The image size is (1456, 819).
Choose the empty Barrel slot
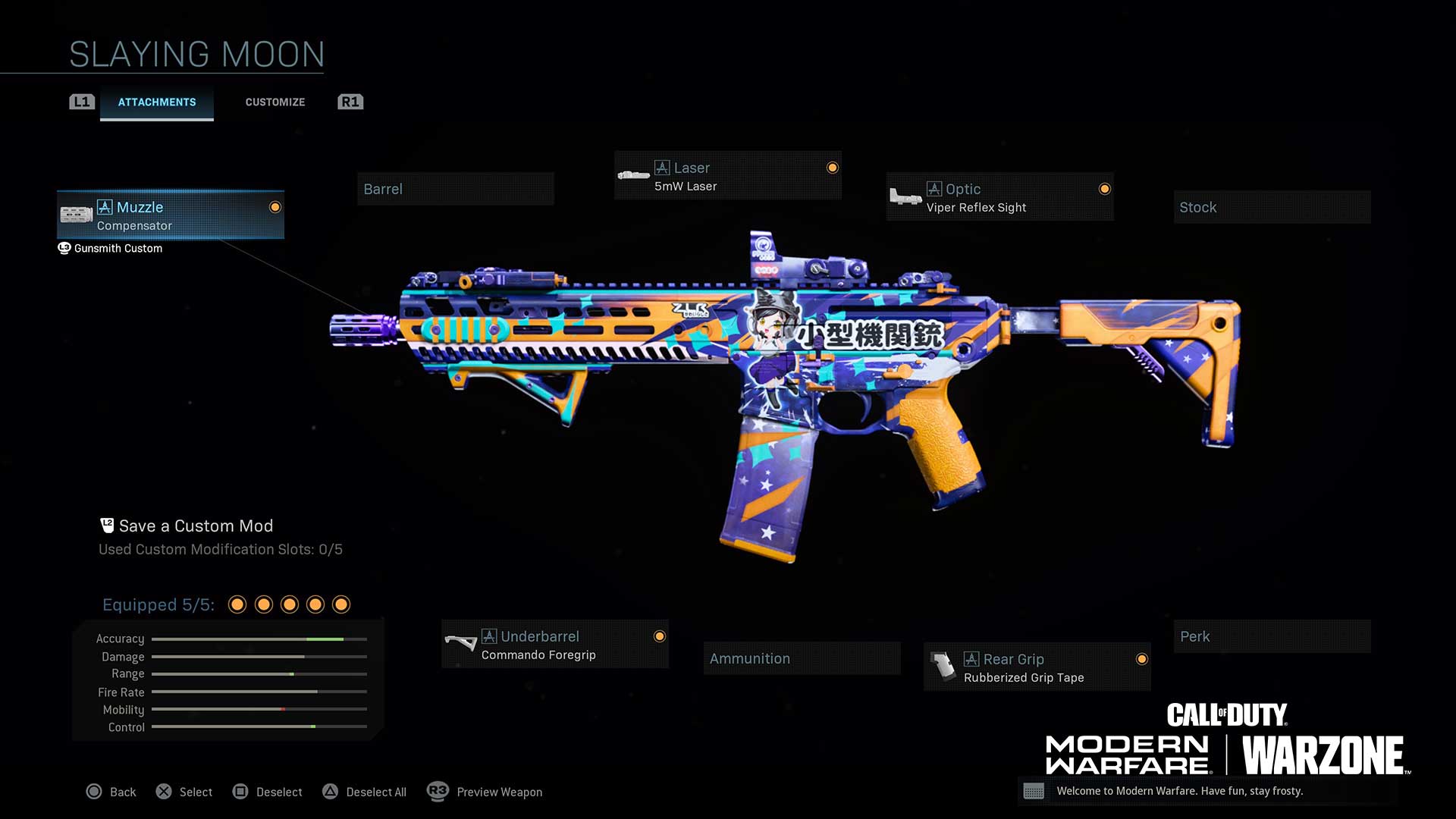pyautogui.click(x=455, y=190)
